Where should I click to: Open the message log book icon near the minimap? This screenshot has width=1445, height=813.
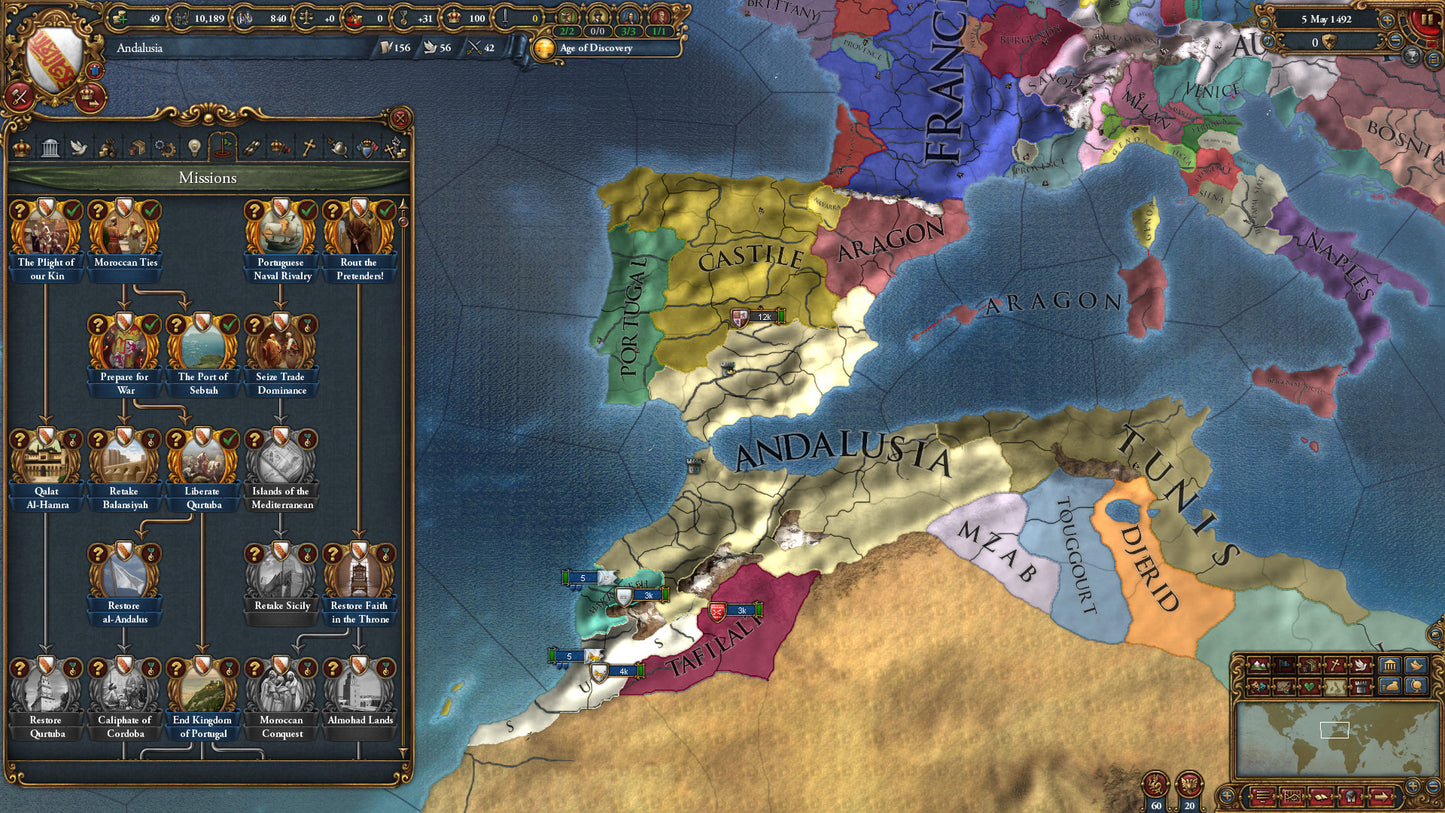pyautogui.click(x=1320, y=796)
